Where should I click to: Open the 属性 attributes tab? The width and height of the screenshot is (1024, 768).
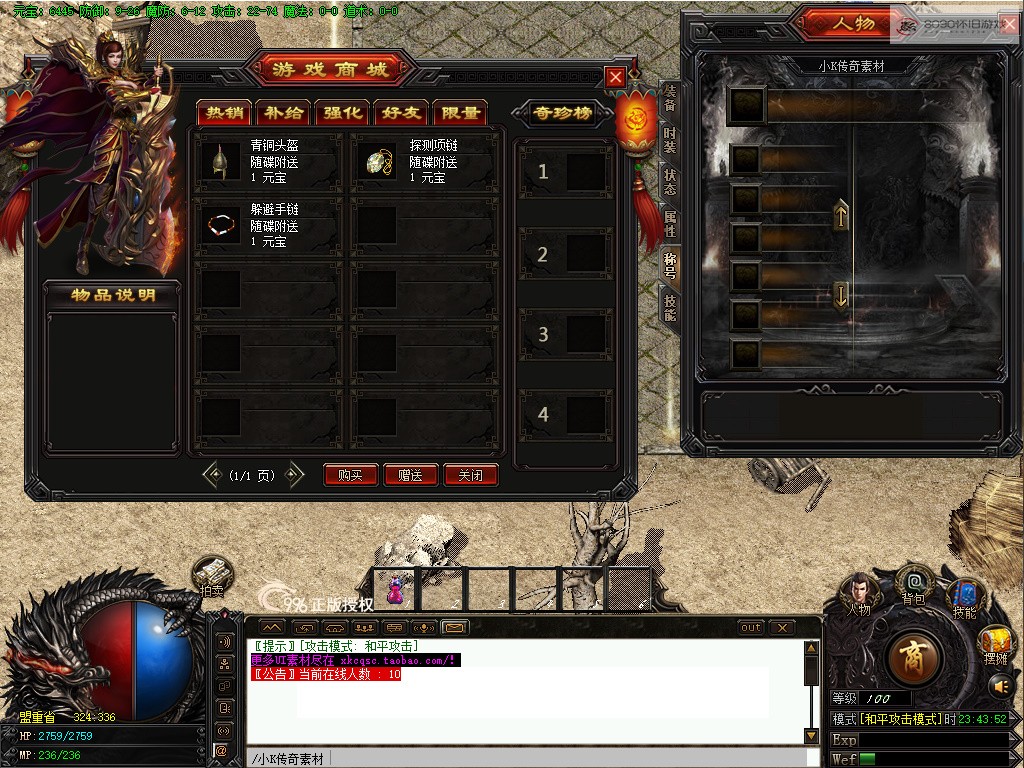click(670, 224)
